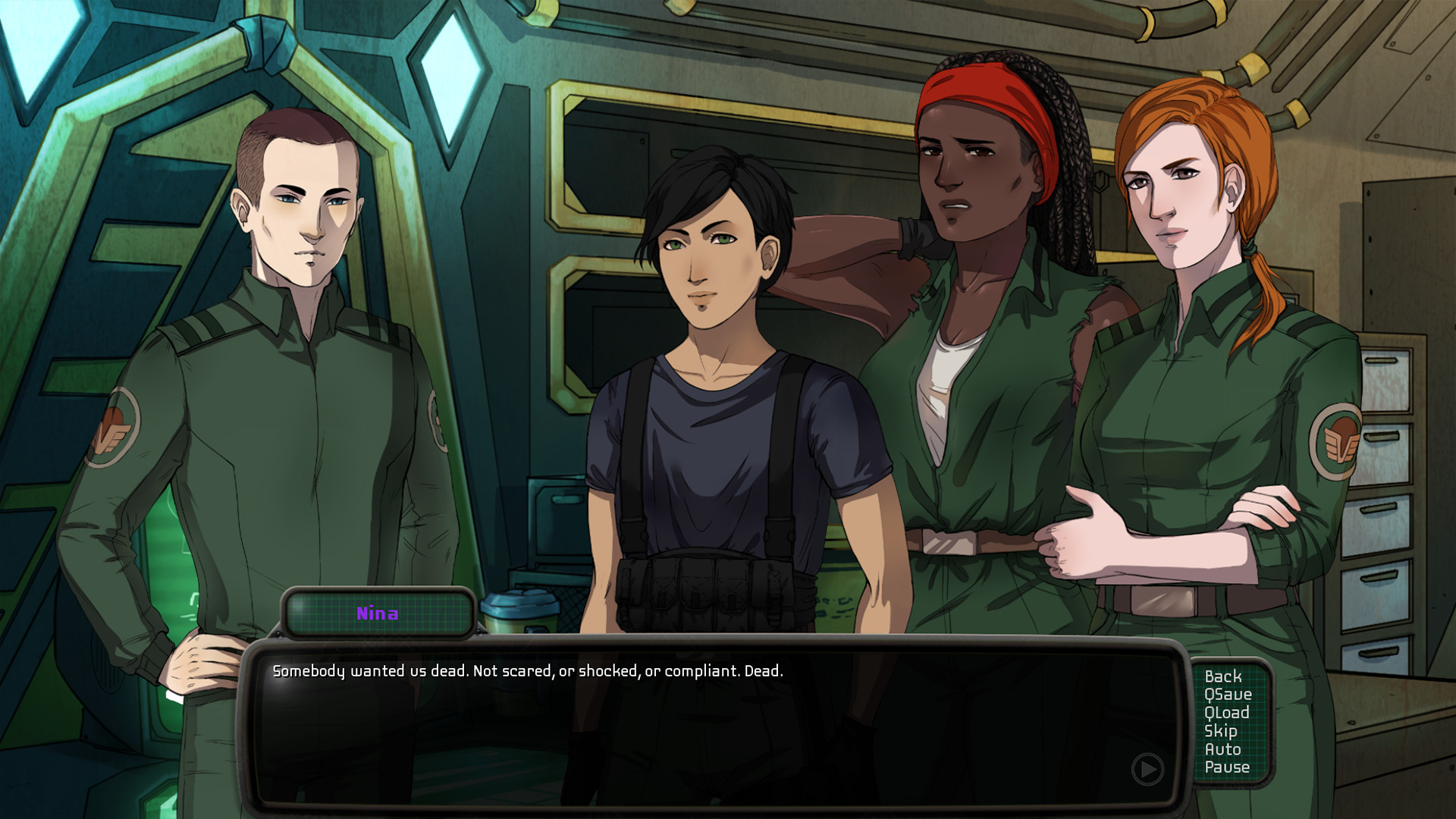Screen dimensions: 1456x819
Task: Enable Skip mode in the quick menu
Action: (x=1221, y=731)
